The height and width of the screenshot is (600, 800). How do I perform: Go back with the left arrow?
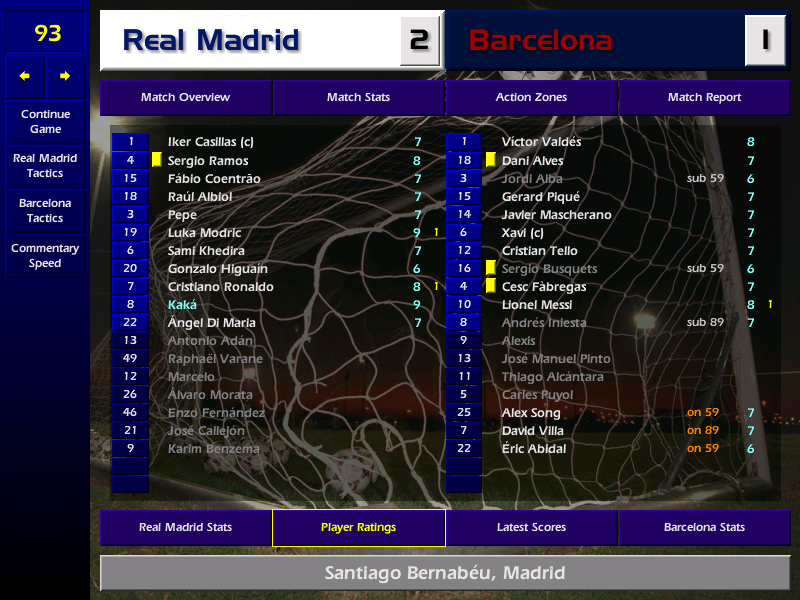click(25, 76)
